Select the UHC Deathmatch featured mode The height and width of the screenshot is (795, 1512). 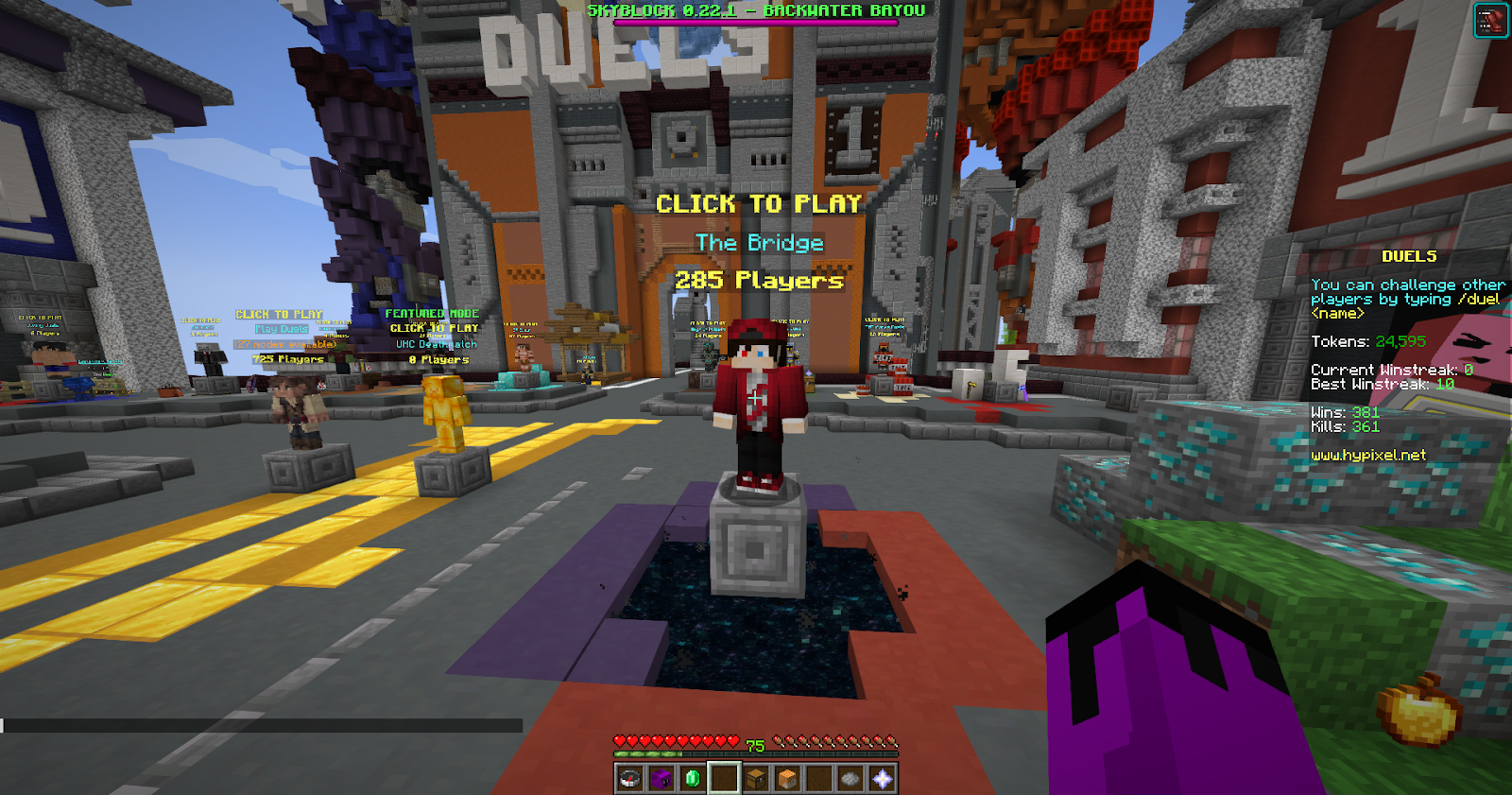coord(436,345)
